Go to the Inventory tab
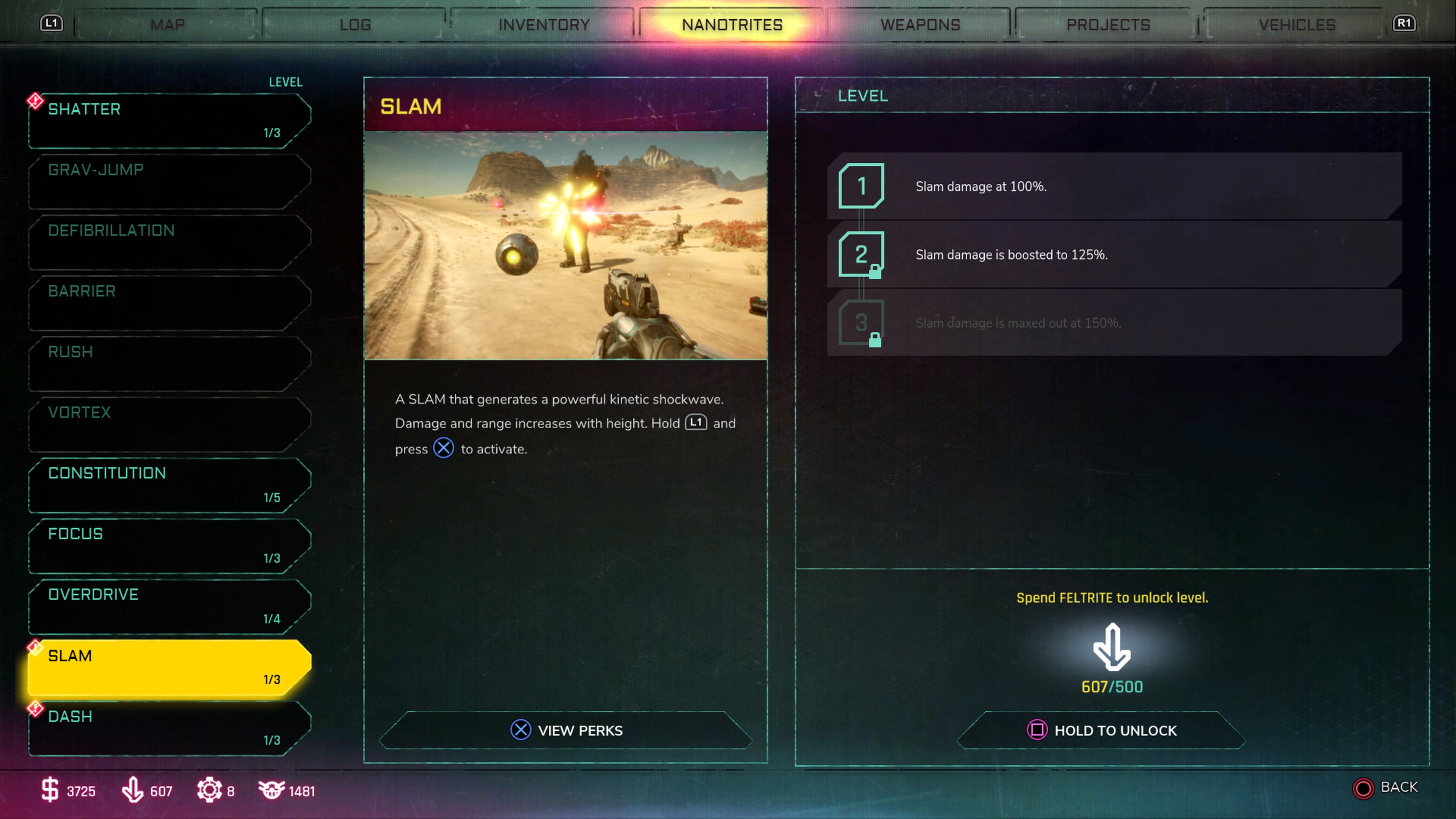 tap(544, 25)
